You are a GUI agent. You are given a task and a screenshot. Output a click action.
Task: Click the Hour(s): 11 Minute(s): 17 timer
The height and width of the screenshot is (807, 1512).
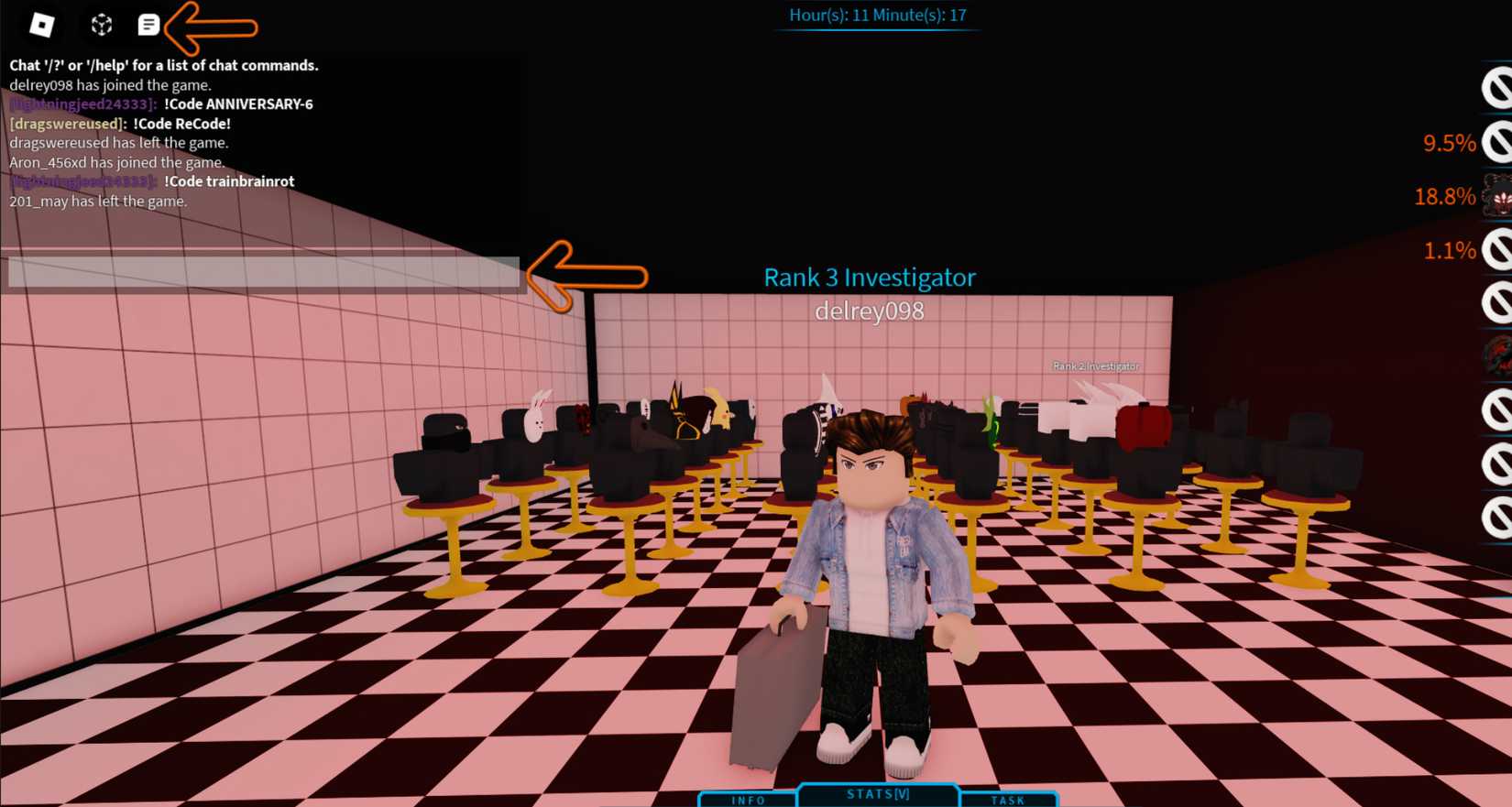[x=877, y=15]
